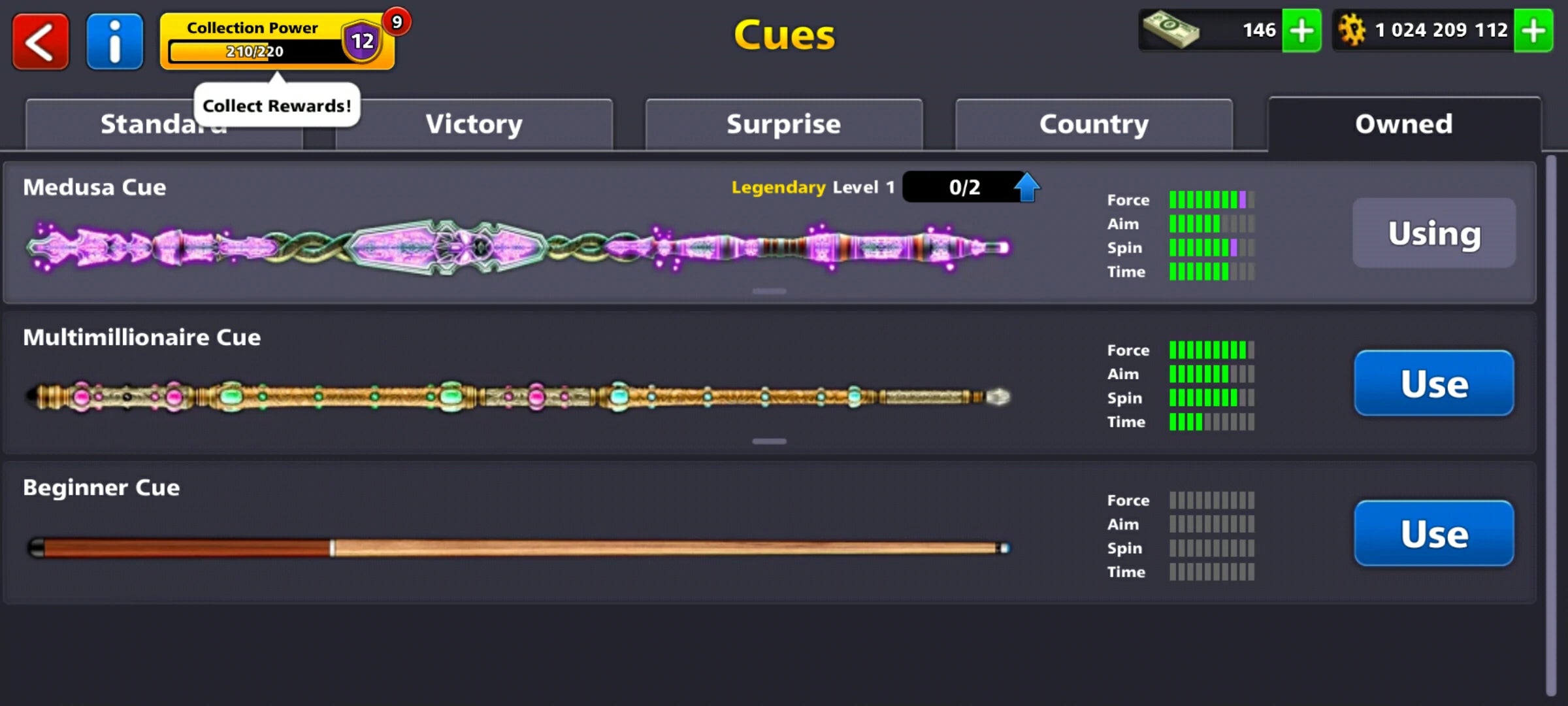Click the red back arrow
The width and height of the screenshot is (1568, 706).
click(x=41, y=41)
